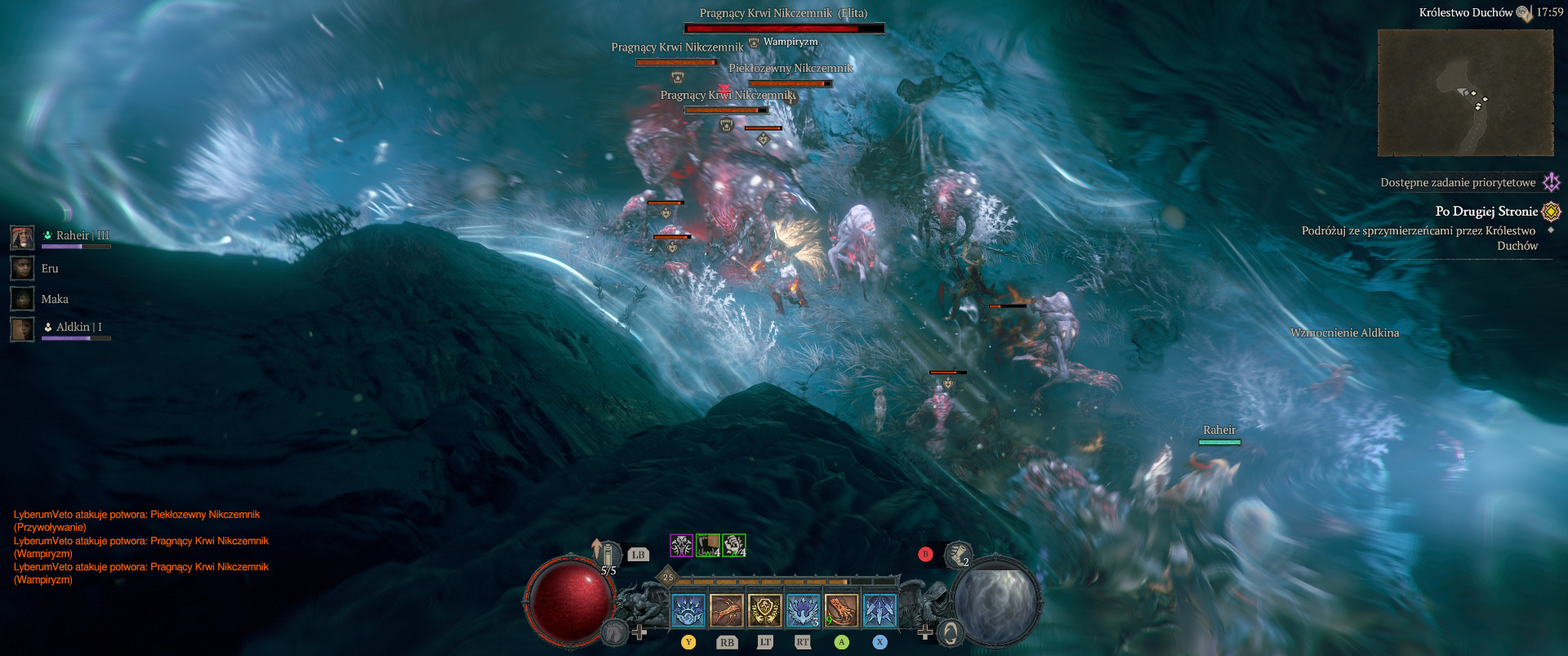Viewport: 1568px width, 656px height.
Task: Select Raheir's party portrait
Action: pos(22,238)
